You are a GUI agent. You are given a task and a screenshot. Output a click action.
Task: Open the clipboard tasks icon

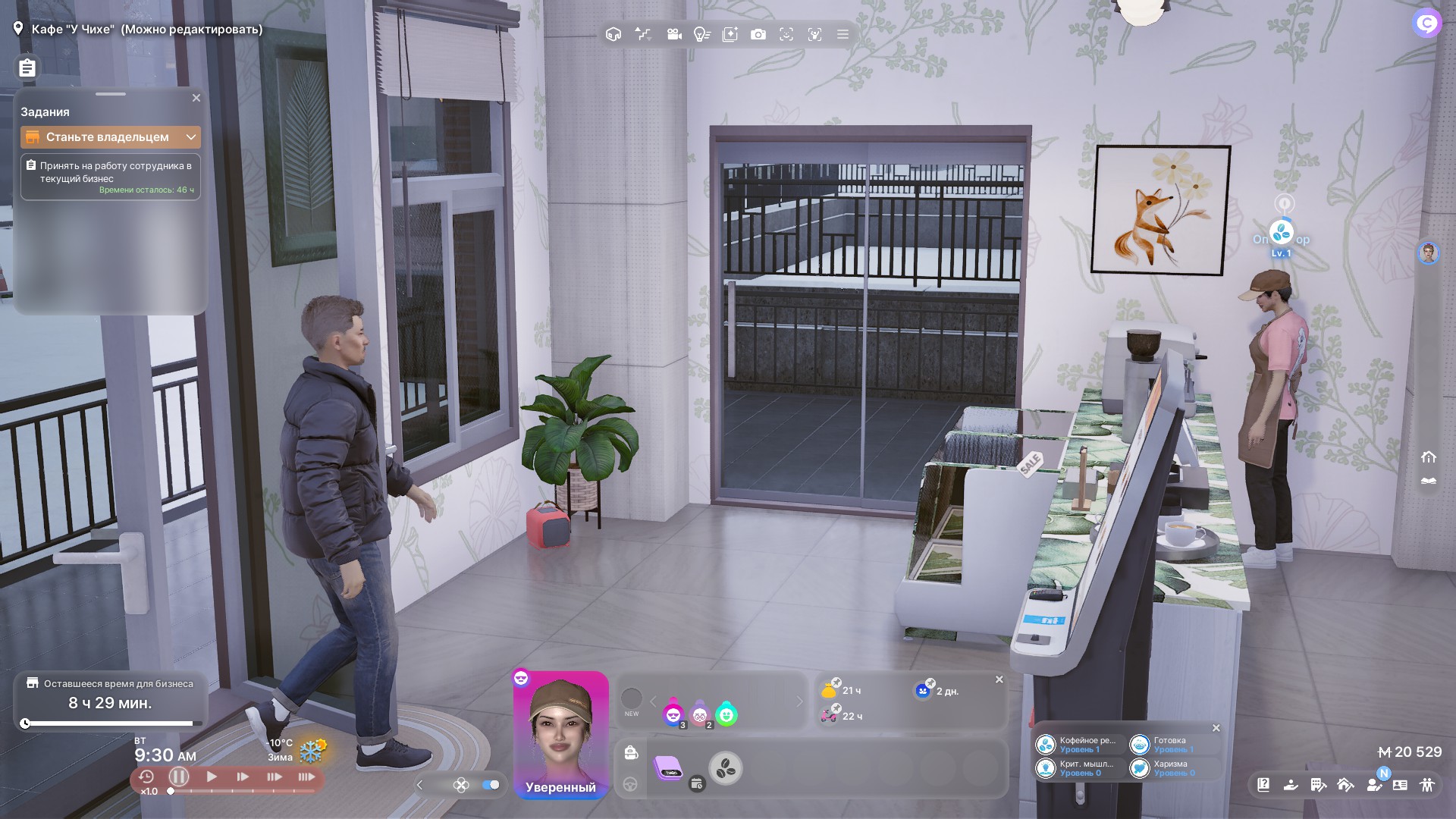point(27,68)
